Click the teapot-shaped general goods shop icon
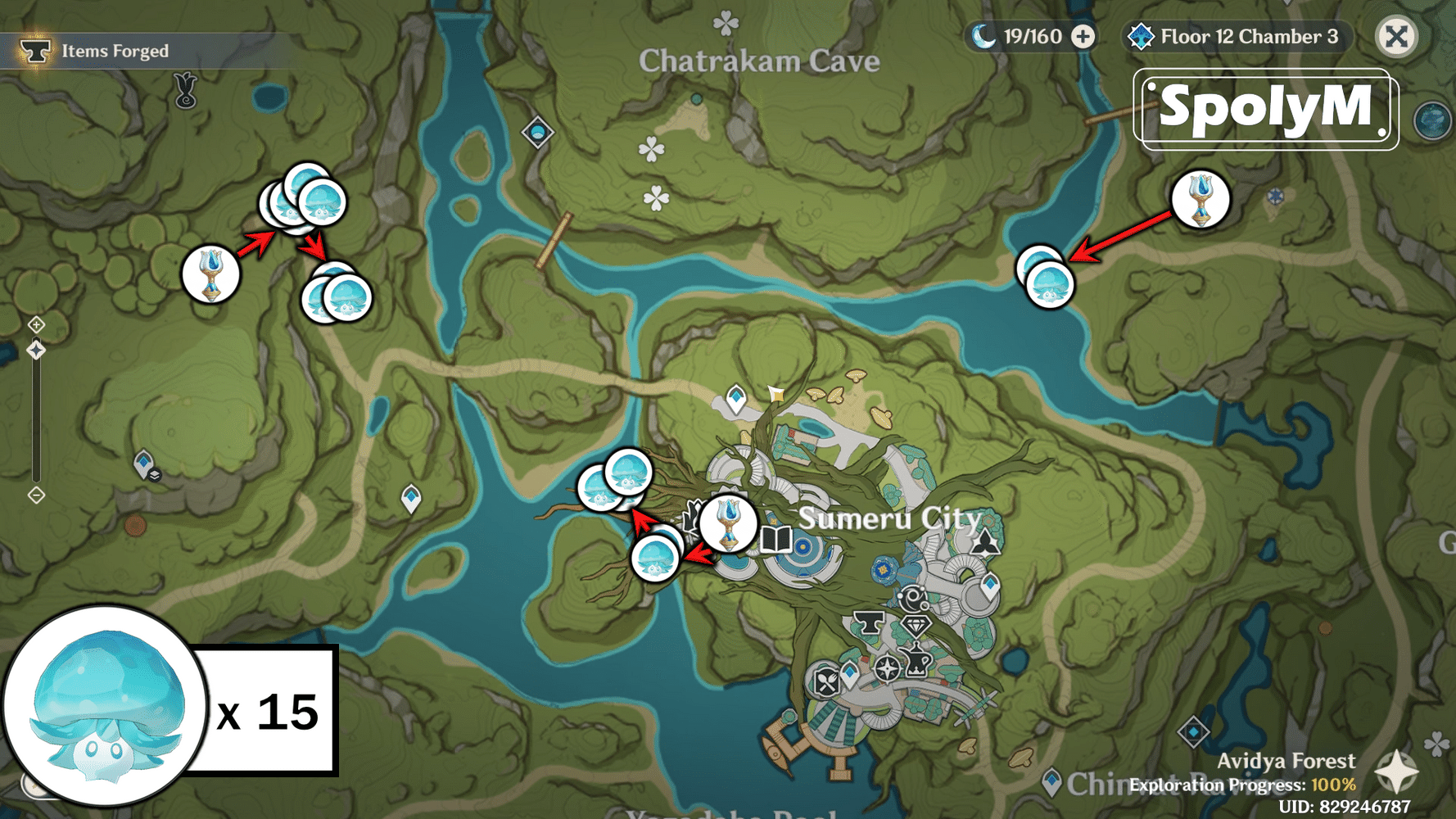 click(916, 661)
